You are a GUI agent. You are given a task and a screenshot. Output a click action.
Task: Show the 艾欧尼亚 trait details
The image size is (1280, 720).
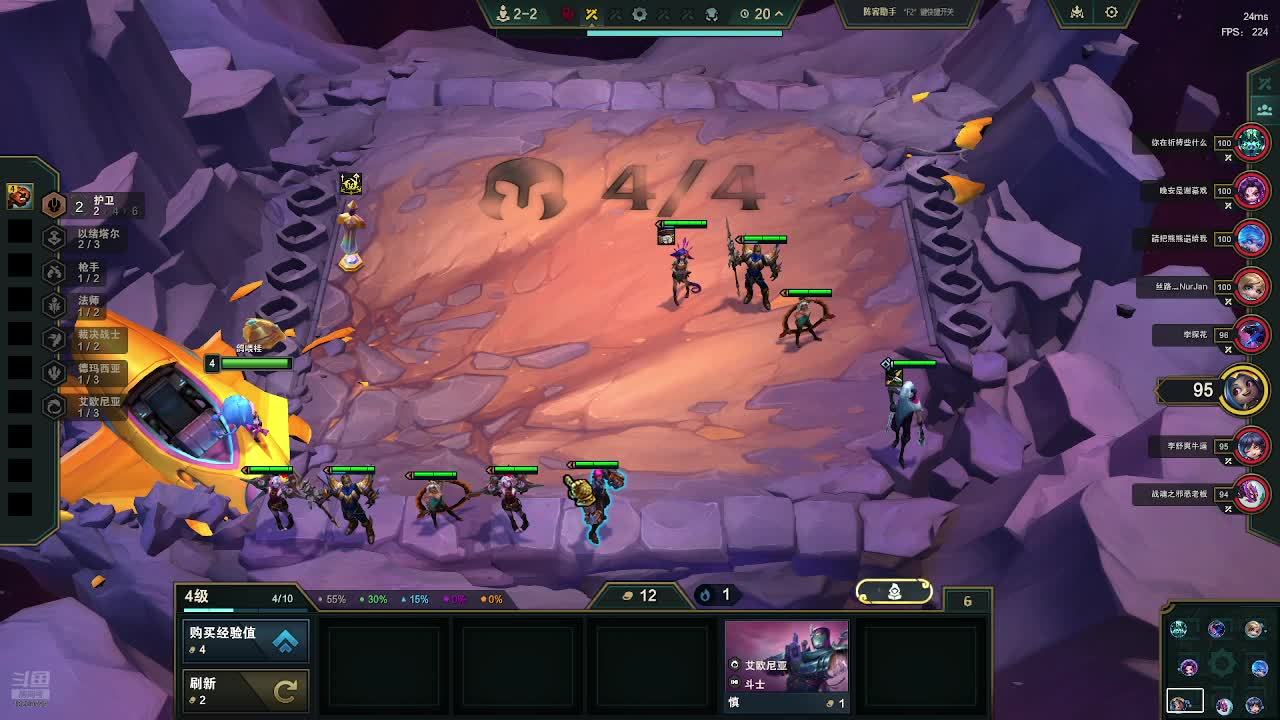55,406
